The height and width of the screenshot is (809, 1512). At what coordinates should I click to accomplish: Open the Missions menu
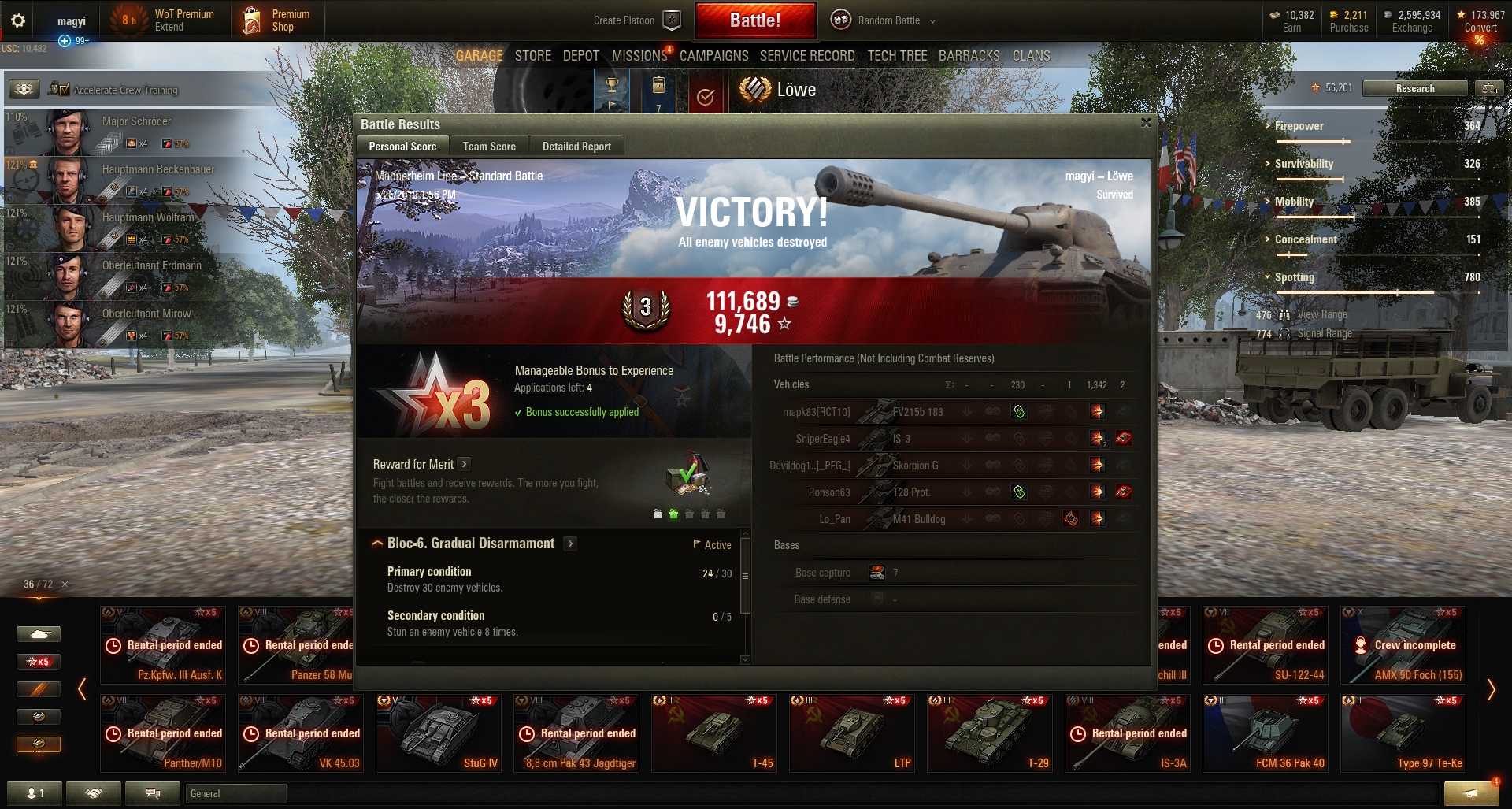(x=639, y=56)
